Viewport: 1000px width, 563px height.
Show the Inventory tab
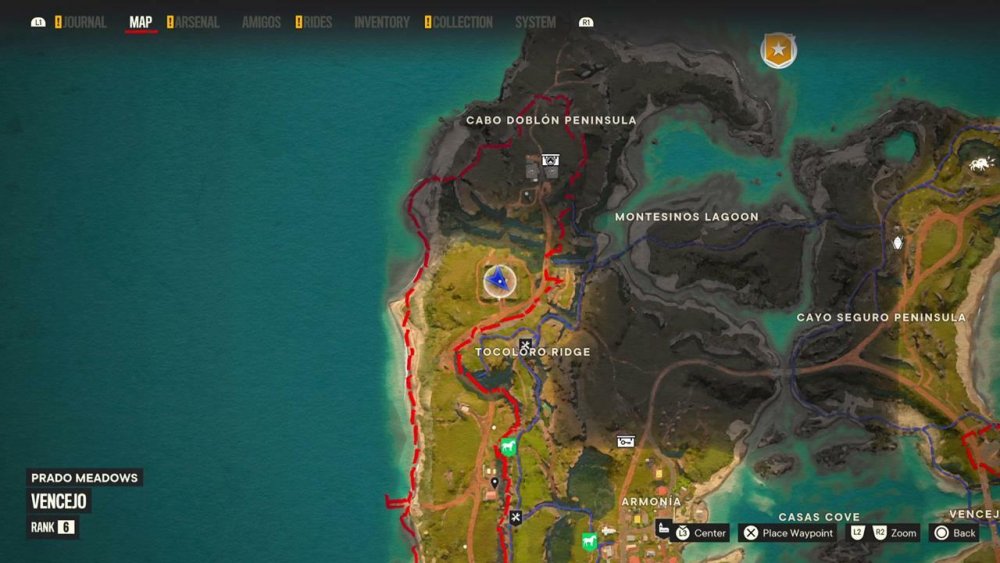382,22
